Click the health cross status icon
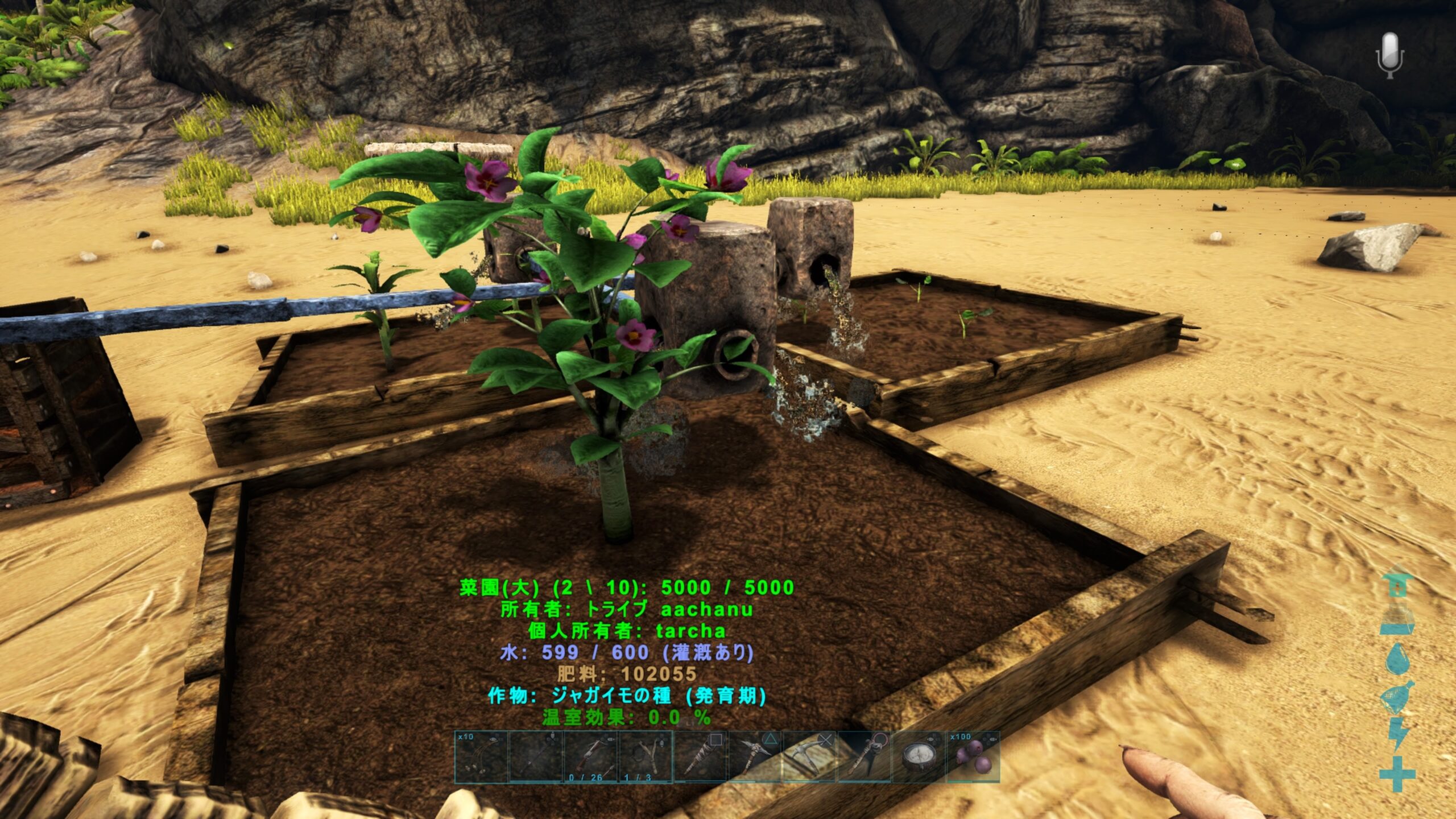1456x819 pixels. pos(1398,773)
